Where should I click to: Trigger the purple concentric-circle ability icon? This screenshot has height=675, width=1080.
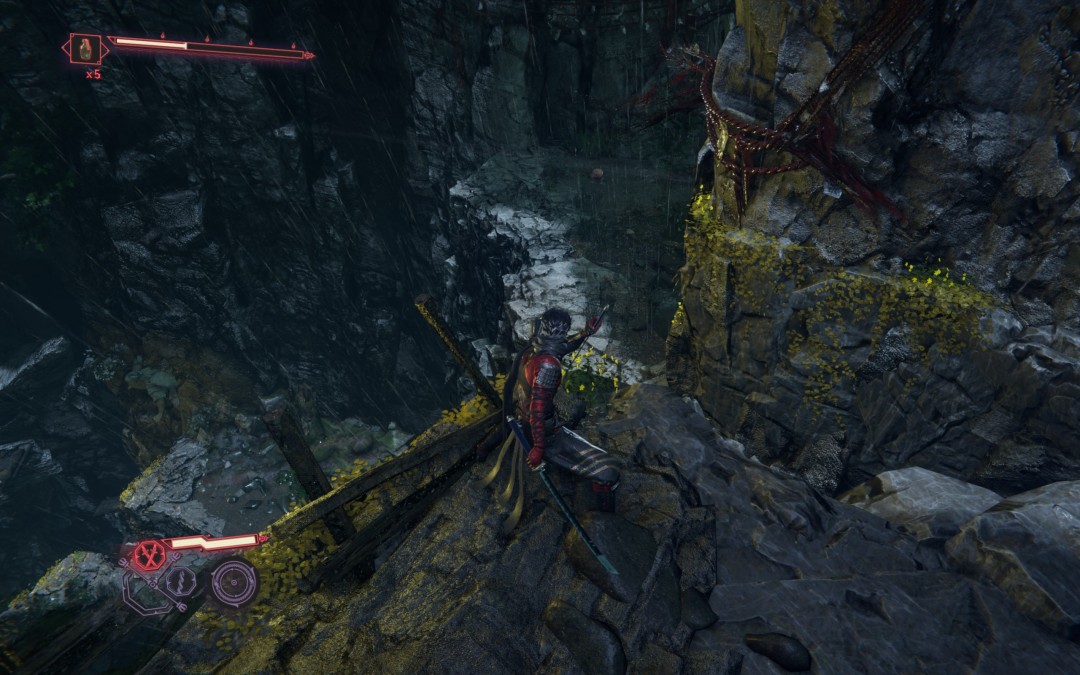(x=235, y=581)
